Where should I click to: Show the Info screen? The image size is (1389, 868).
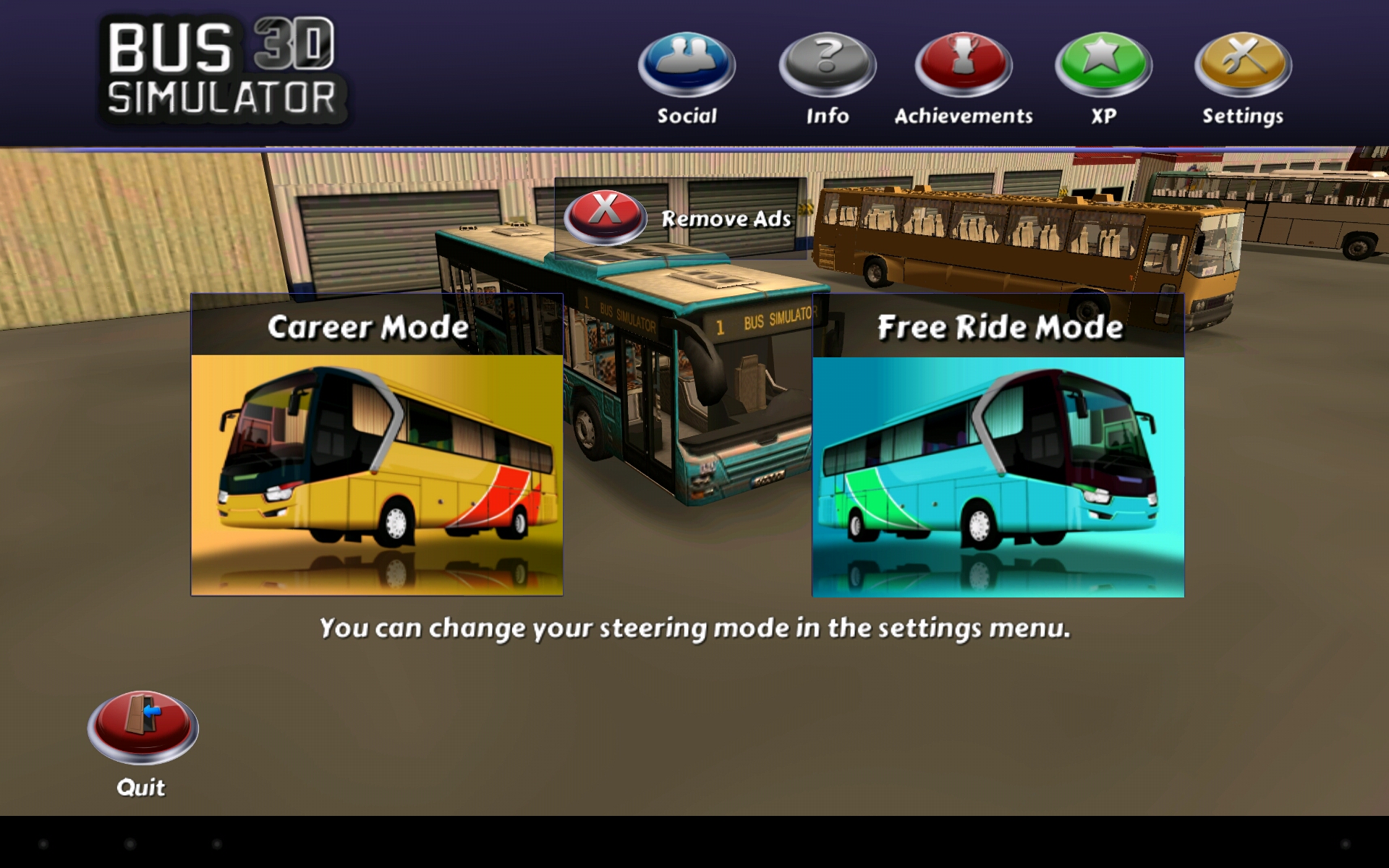[x=827, y=65]
